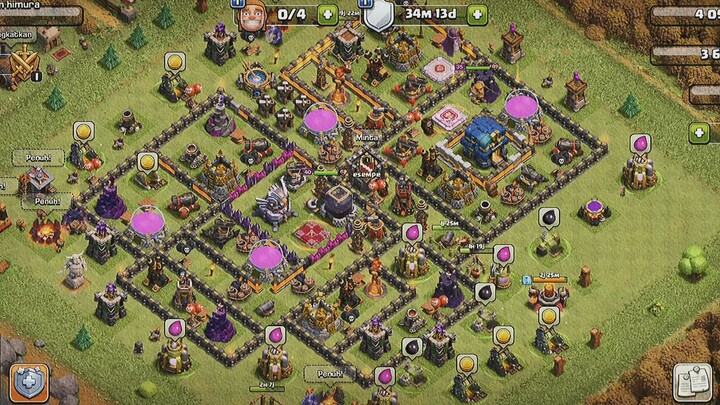Screen dimensions: 720x405
Task: Click the green plus on the right edge
Action: pyautogui.click(x=701, y=133)
